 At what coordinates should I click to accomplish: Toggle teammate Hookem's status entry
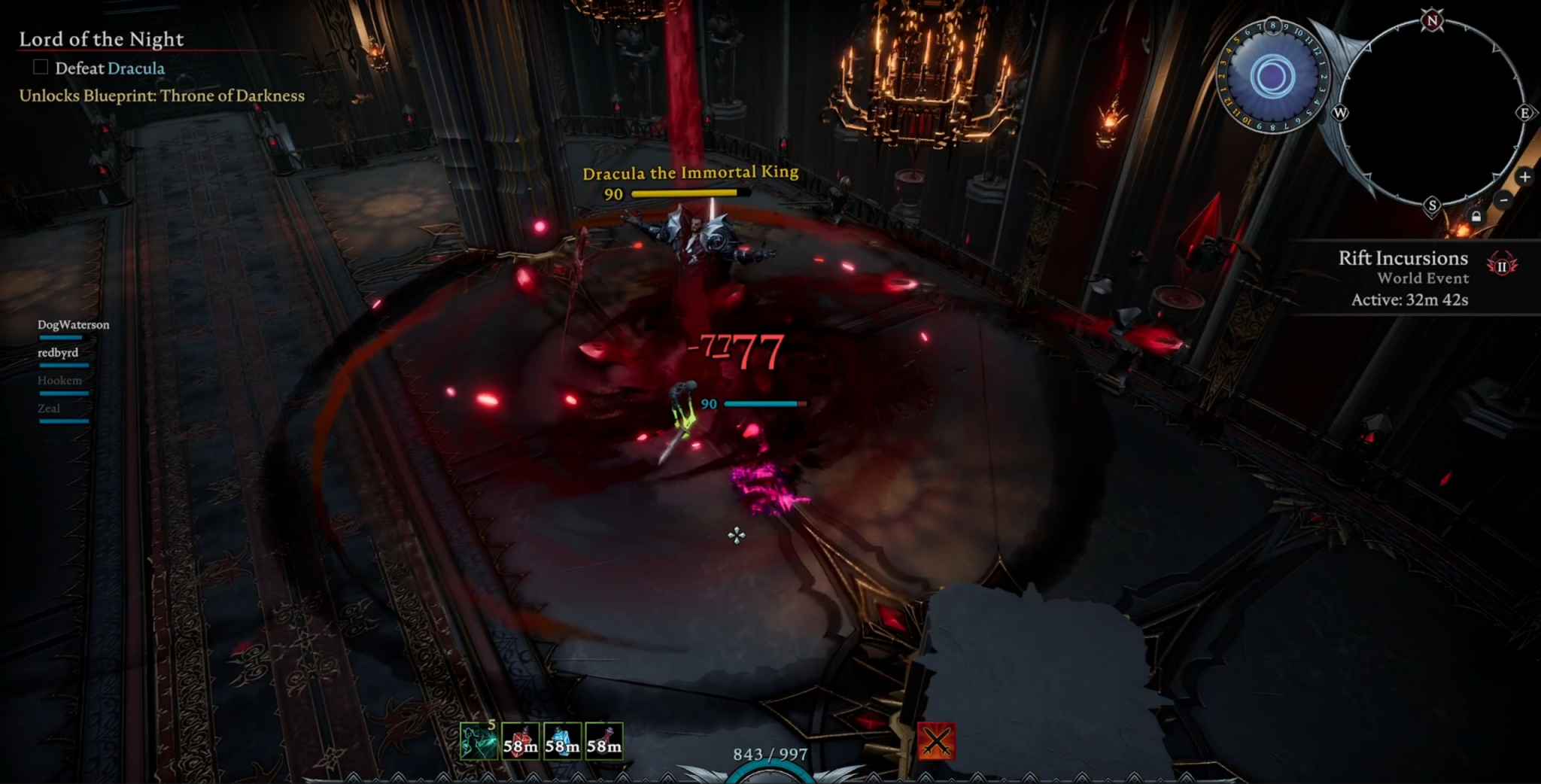(59, 380)
